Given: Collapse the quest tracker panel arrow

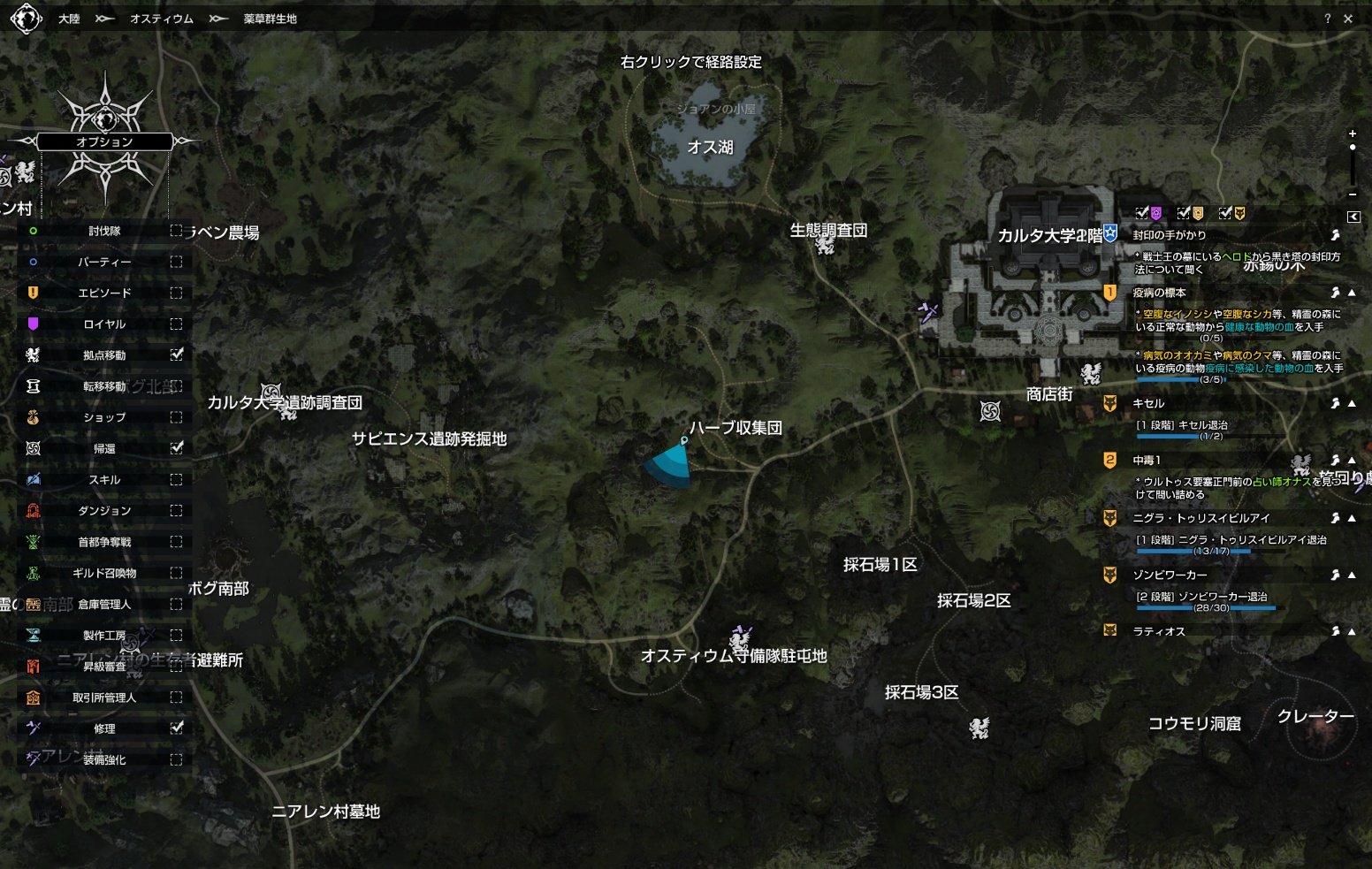Looking at the screenshot, I should [1353, 217].
